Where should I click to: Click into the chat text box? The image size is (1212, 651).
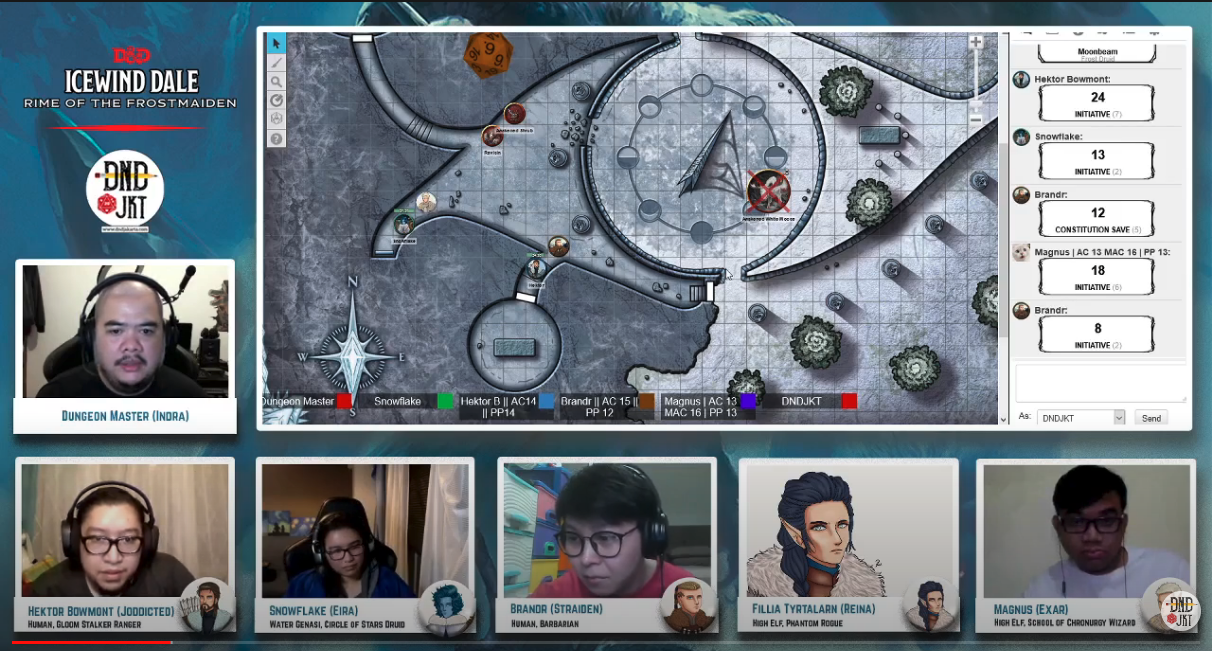(1100, 383)
